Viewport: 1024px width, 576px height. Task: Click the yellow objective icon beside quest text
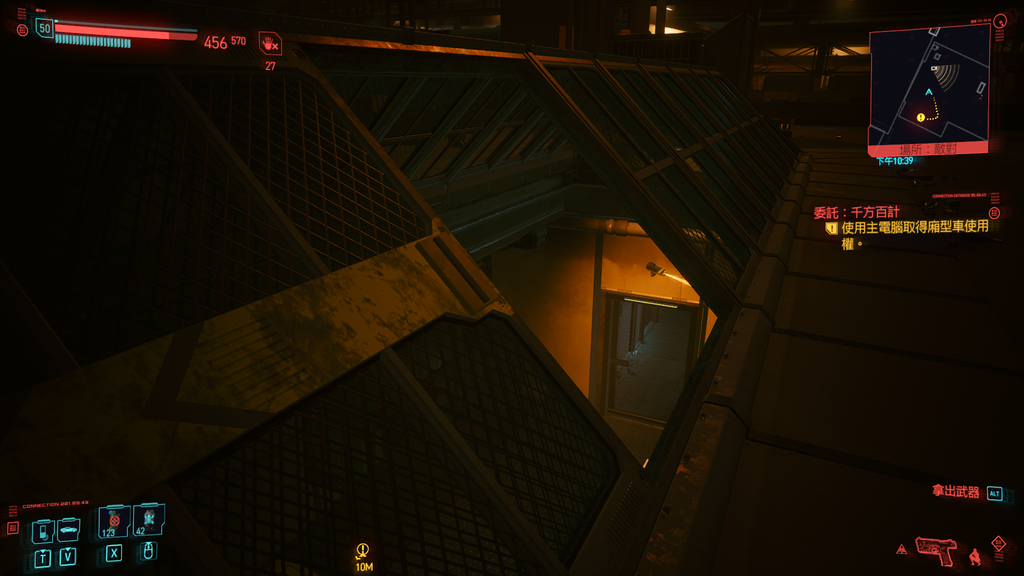click(831, 228)
